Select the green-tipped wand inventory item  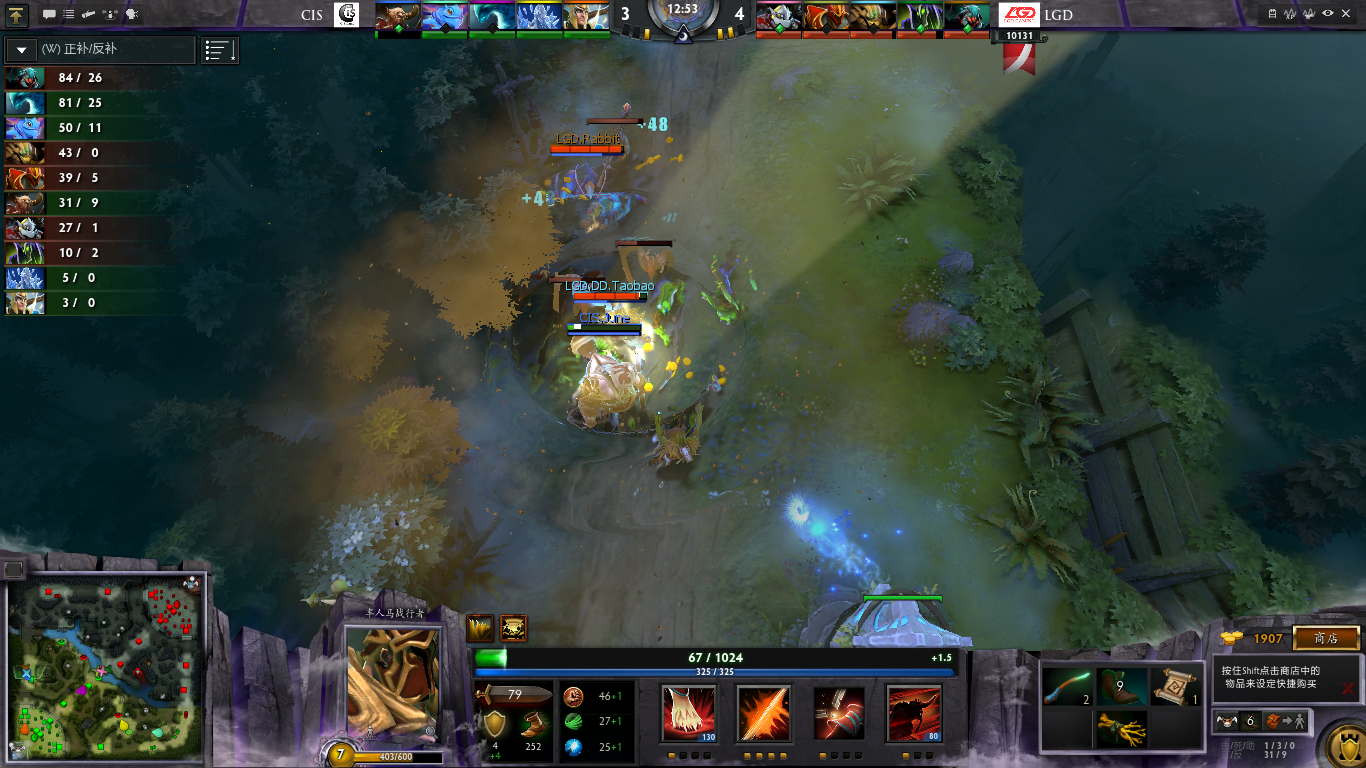point(1065,687)
